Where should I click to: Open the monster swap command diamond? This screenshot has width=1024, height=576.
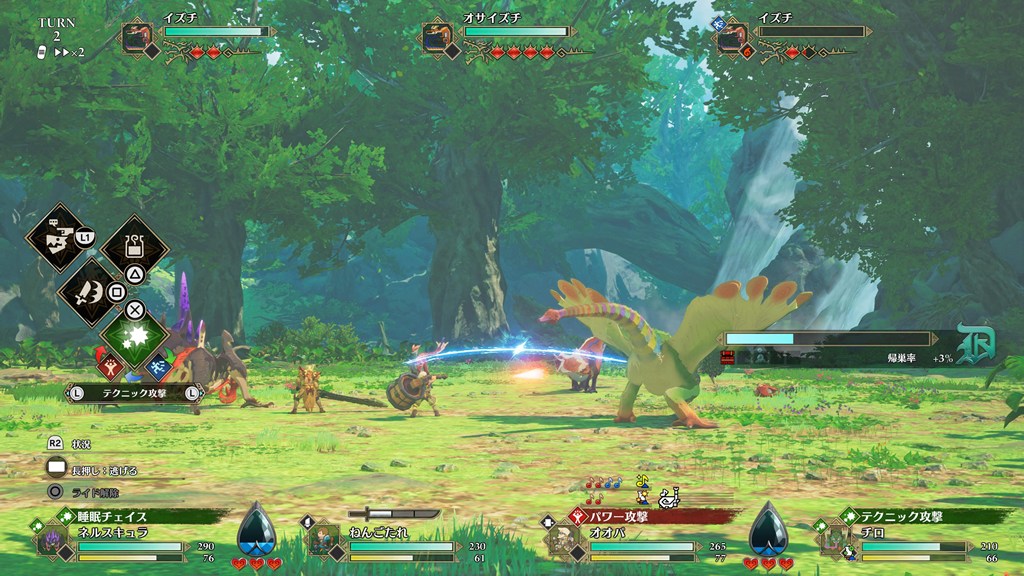[x=56, y=236]
